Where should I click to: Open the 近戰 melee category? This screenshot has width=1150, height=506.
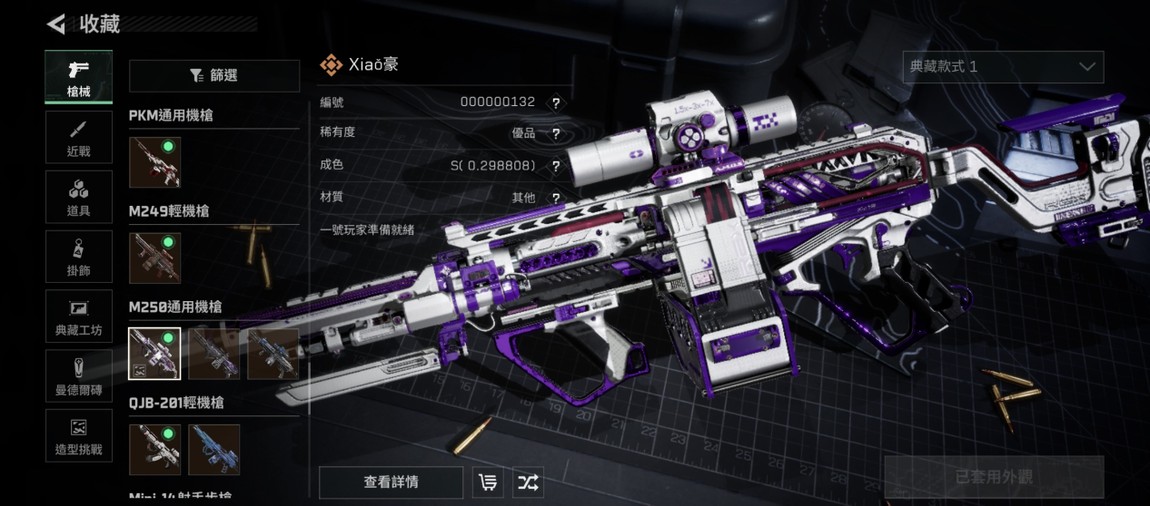pyautogui.click(x=78, y=137)
